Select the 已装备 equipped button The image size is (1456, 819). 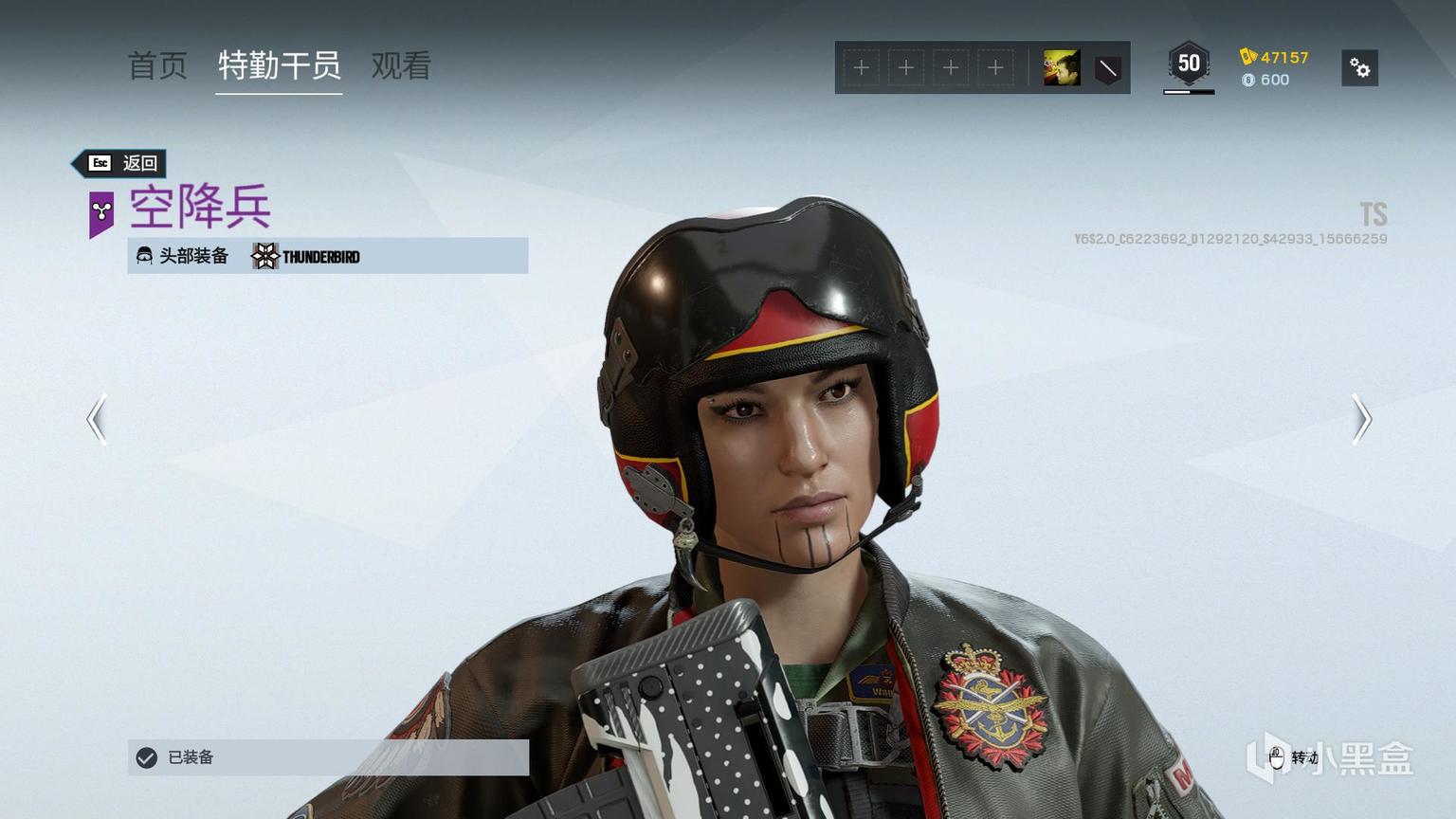328,757
